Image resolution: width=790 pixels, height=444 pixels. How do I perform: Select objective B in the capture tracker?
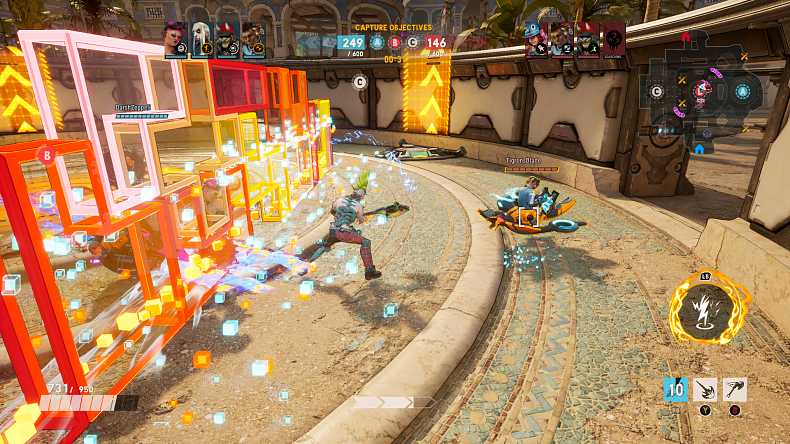coord(394,43)
